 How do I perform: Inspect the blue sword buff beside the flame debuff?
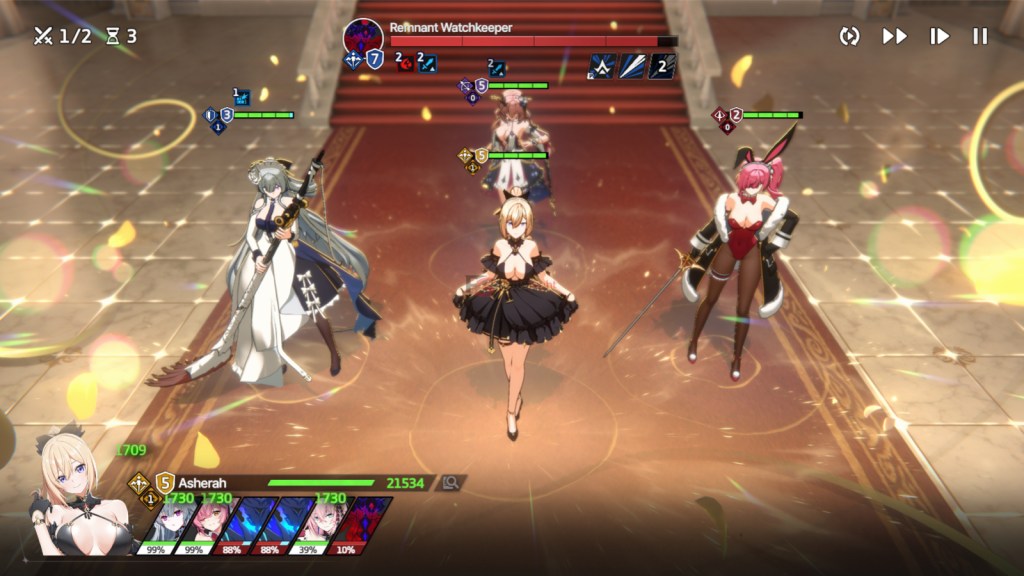(428, 64)
